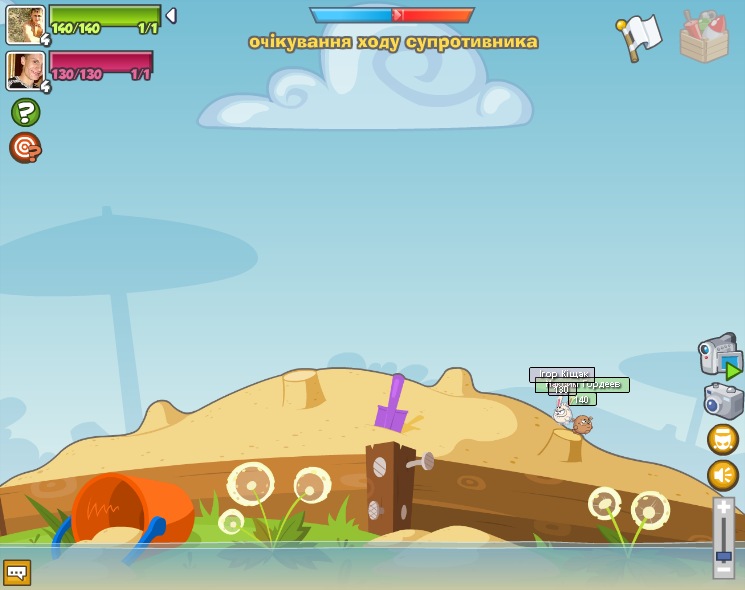Raise the white surrender flag
The image size is (745, 590).
pyautogui.click(x=639, y=37)
